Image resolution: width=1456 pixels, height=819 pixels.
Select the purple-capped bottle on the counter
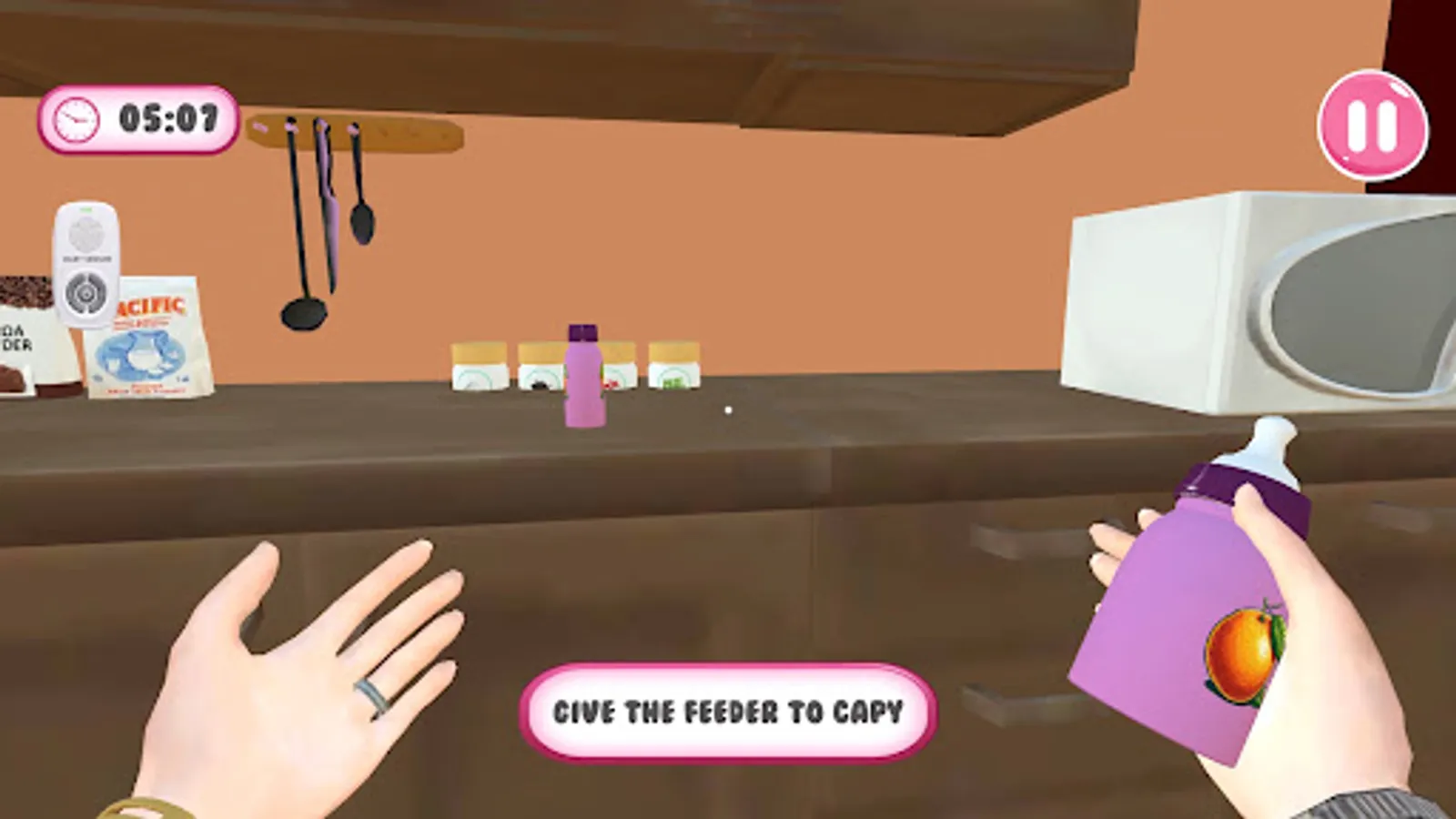pyautogui.click(x=585, y=378)
